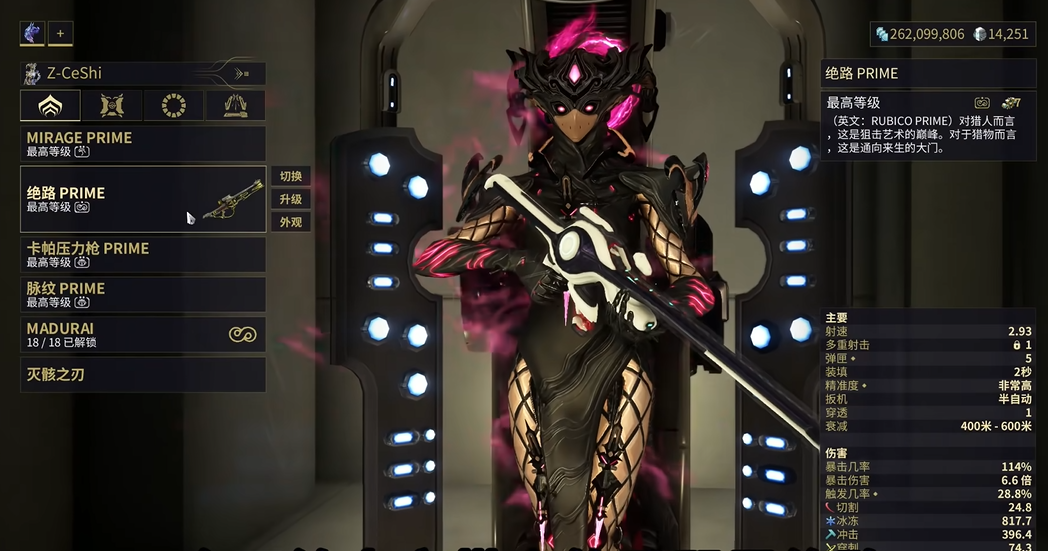Select the 脉纹 PRIME melee weapon row

click(x=143, y=294)
